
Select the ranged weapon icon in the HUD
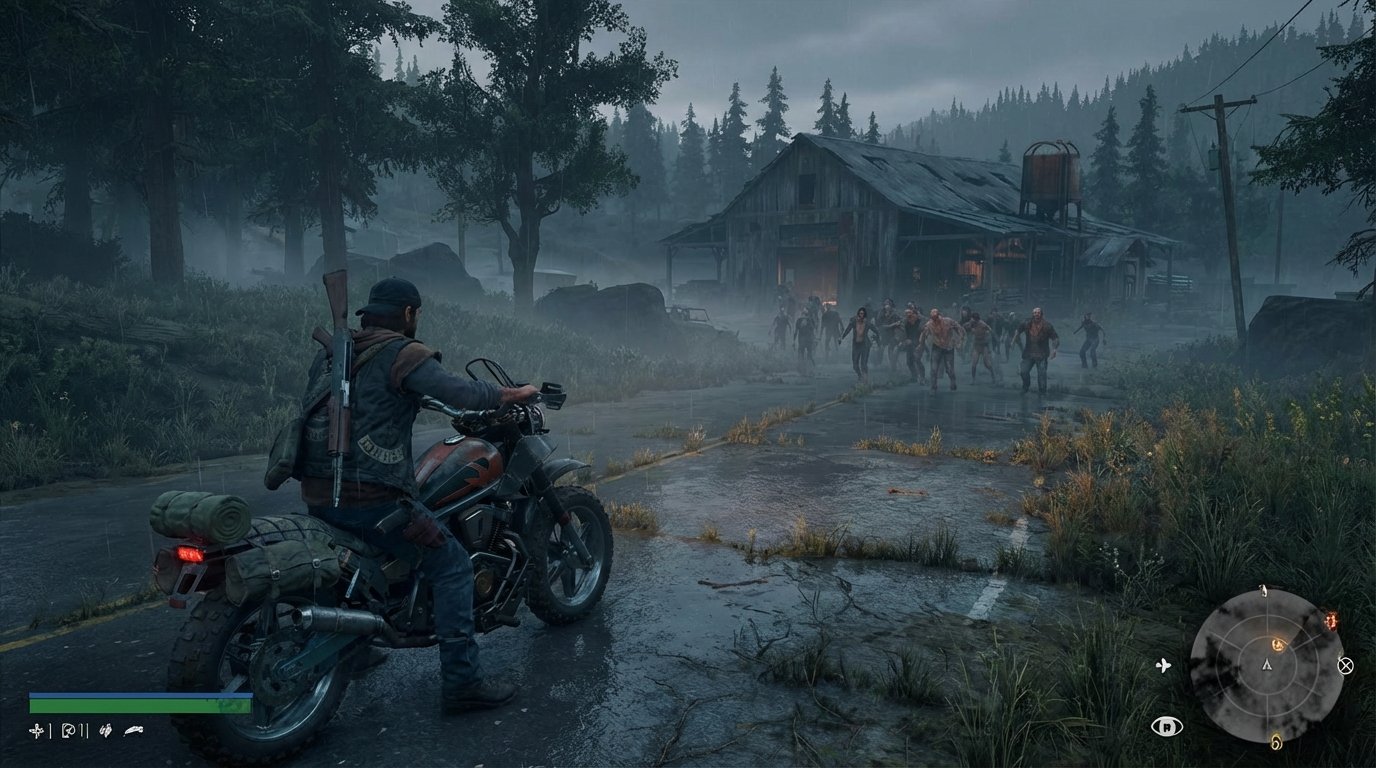[68, 730]
